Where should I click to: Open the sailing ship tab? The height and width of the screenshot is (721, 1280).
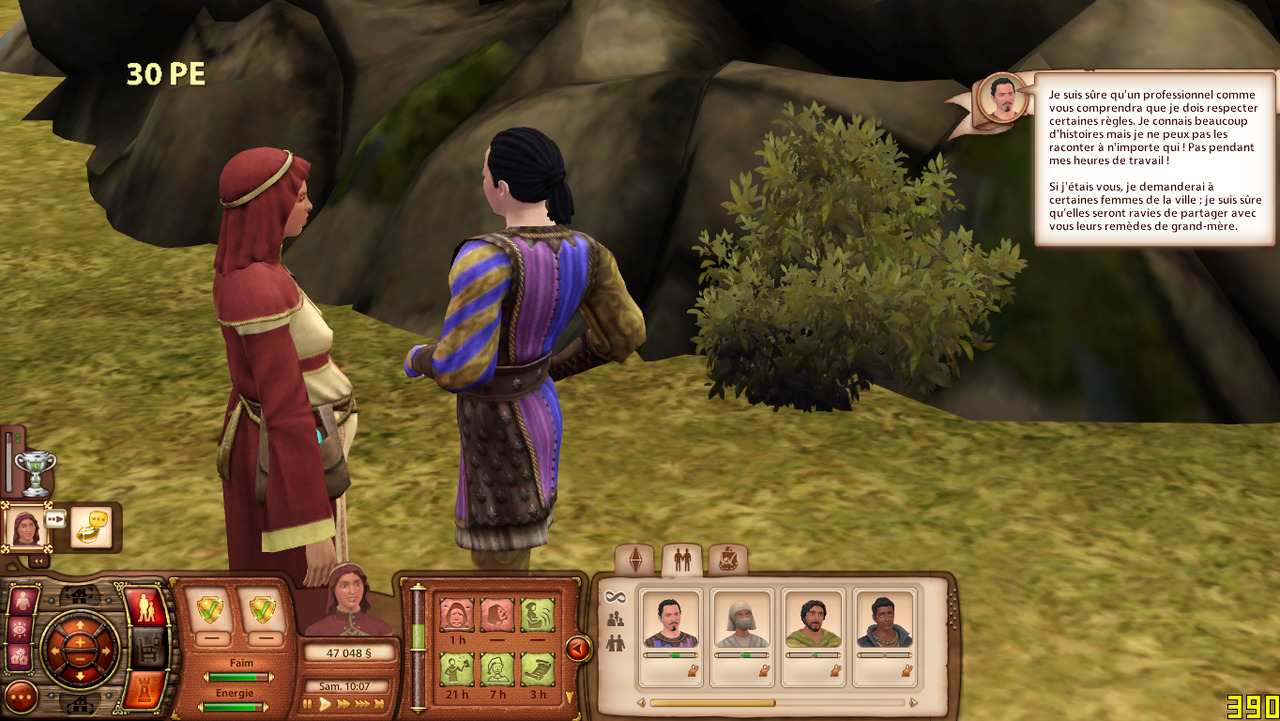[x=727, y=561]
